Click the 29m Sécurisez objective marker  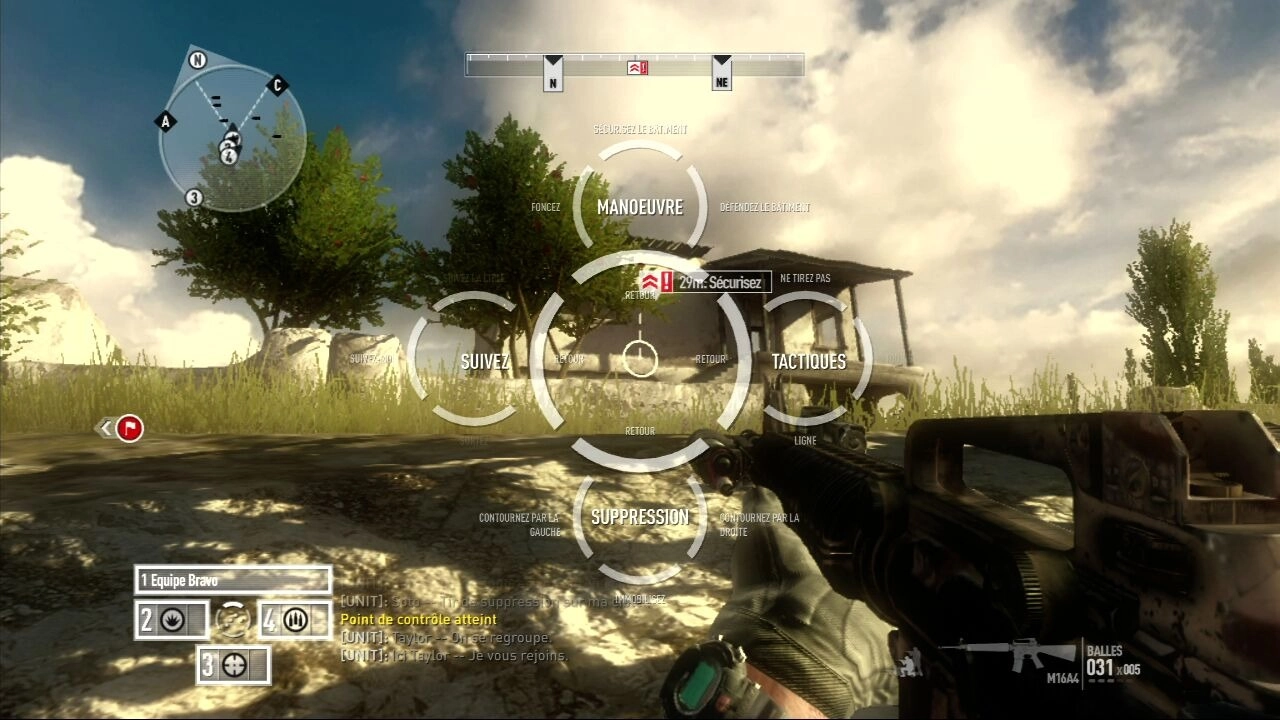pos(708,282)
